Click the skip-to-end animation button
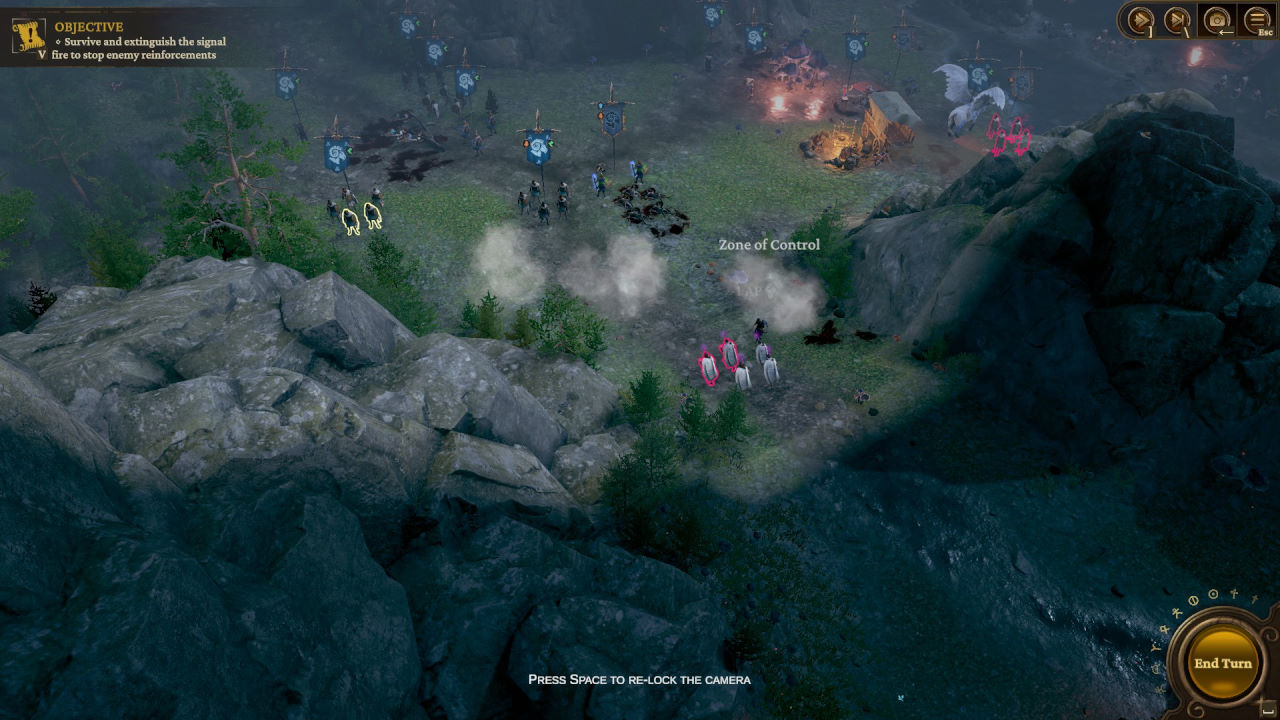1280x720 pixels. click(x=1178, y=19)
